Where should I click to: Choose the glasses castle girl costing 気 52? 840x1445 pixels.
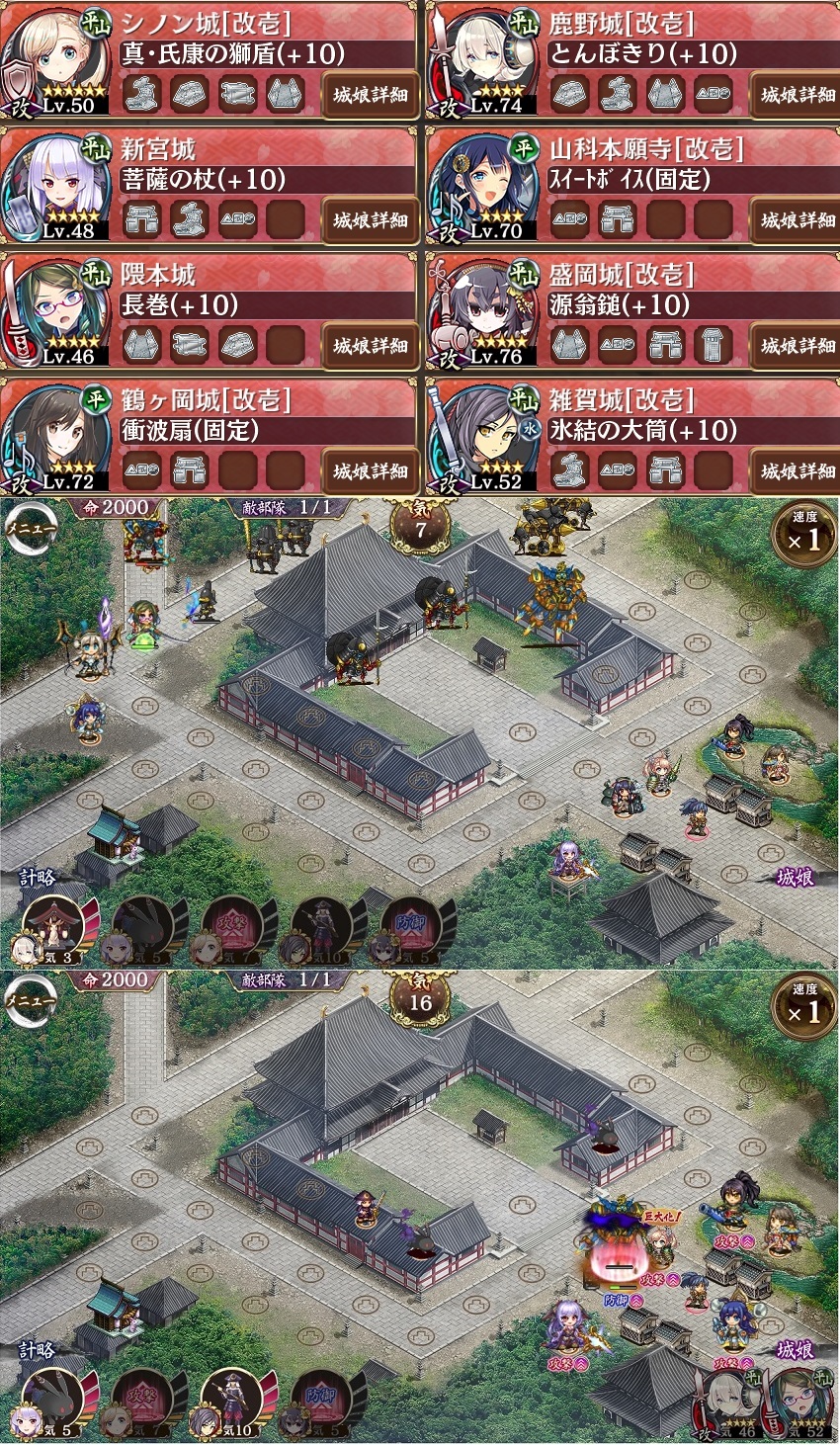(x=798, y=1402)
